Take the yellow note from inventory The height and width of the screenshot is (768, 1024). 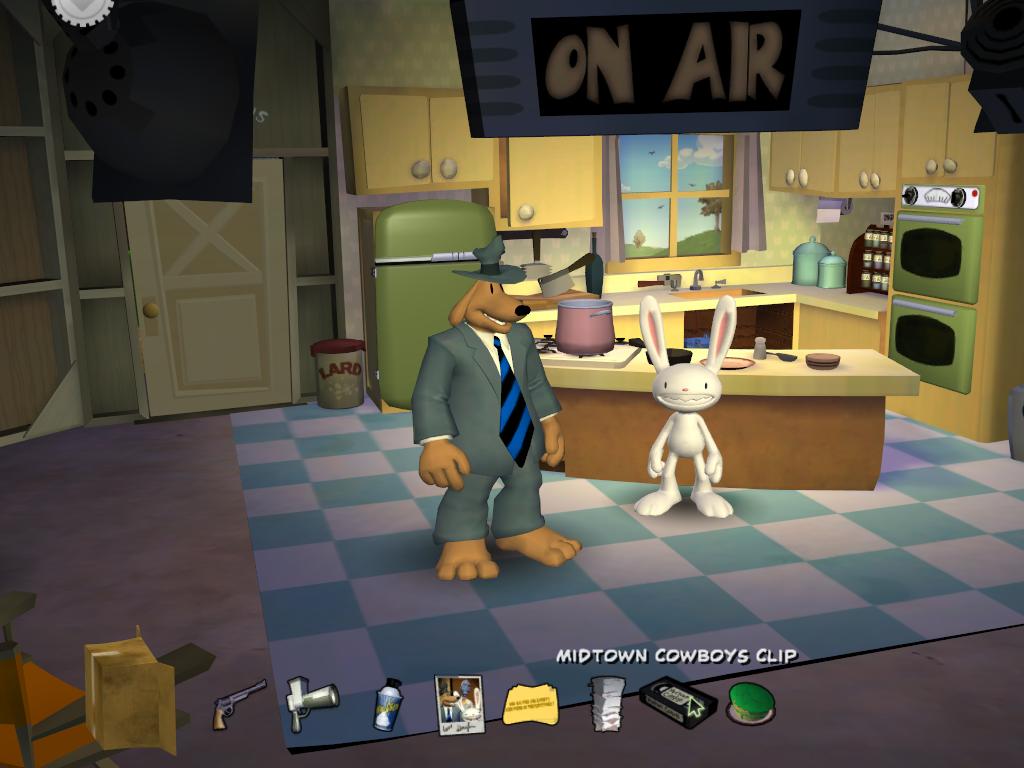tap(531, 703)
